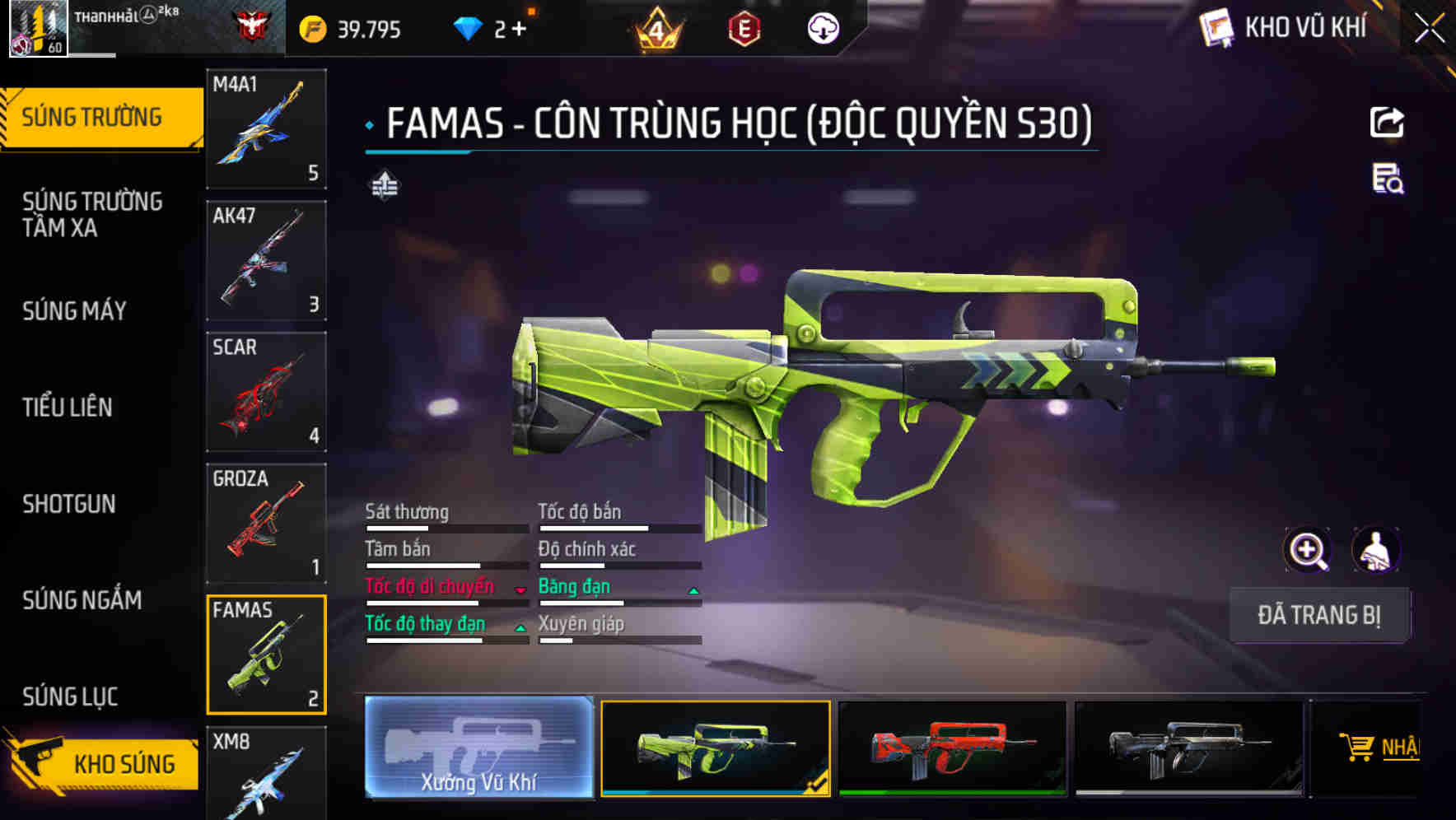
Task: Pick the SCAR weapon tile
Action: (x=266, y=392)
